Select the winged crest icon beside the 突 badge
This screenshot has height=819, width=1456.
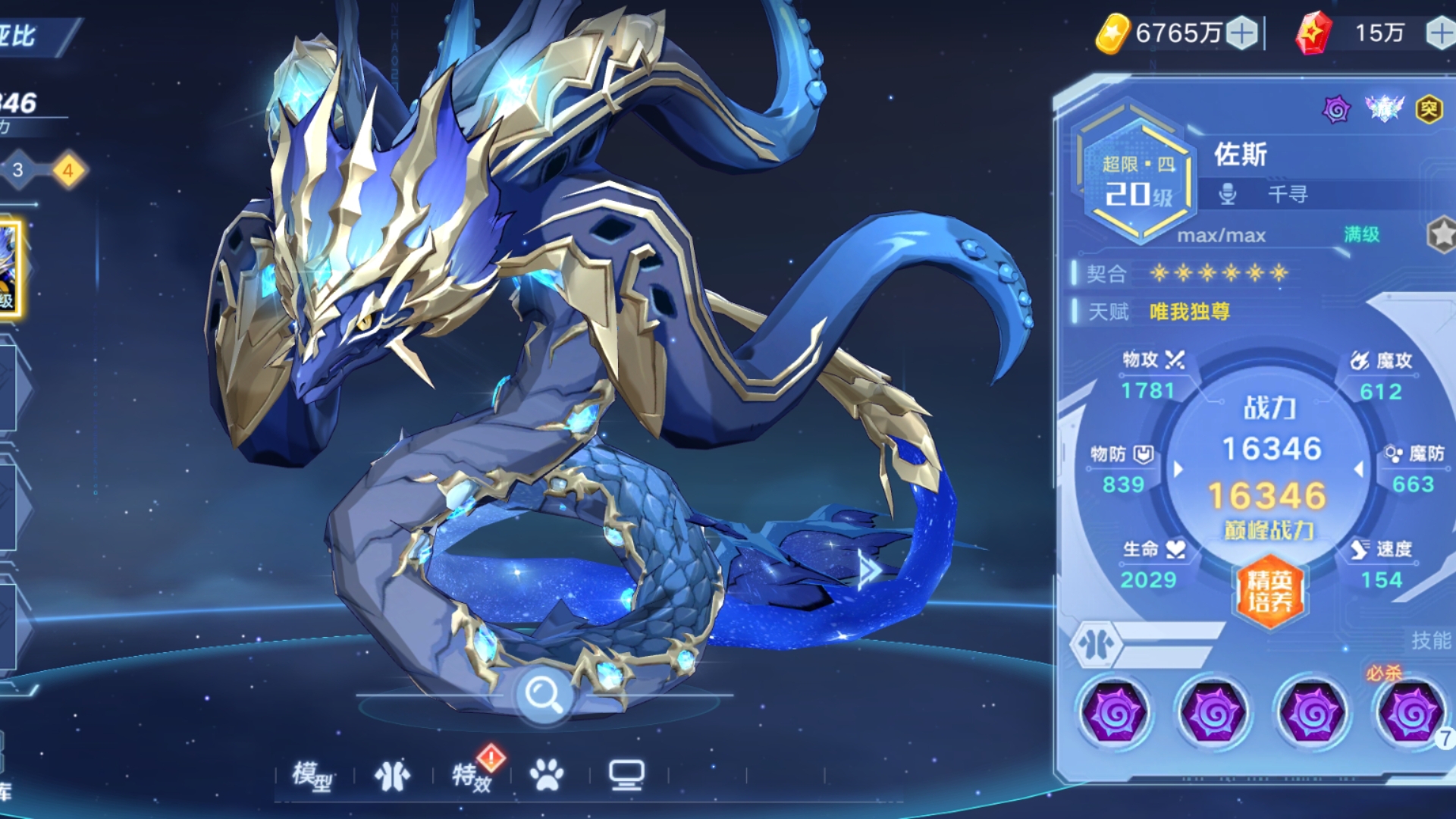tap(1384, 108)
